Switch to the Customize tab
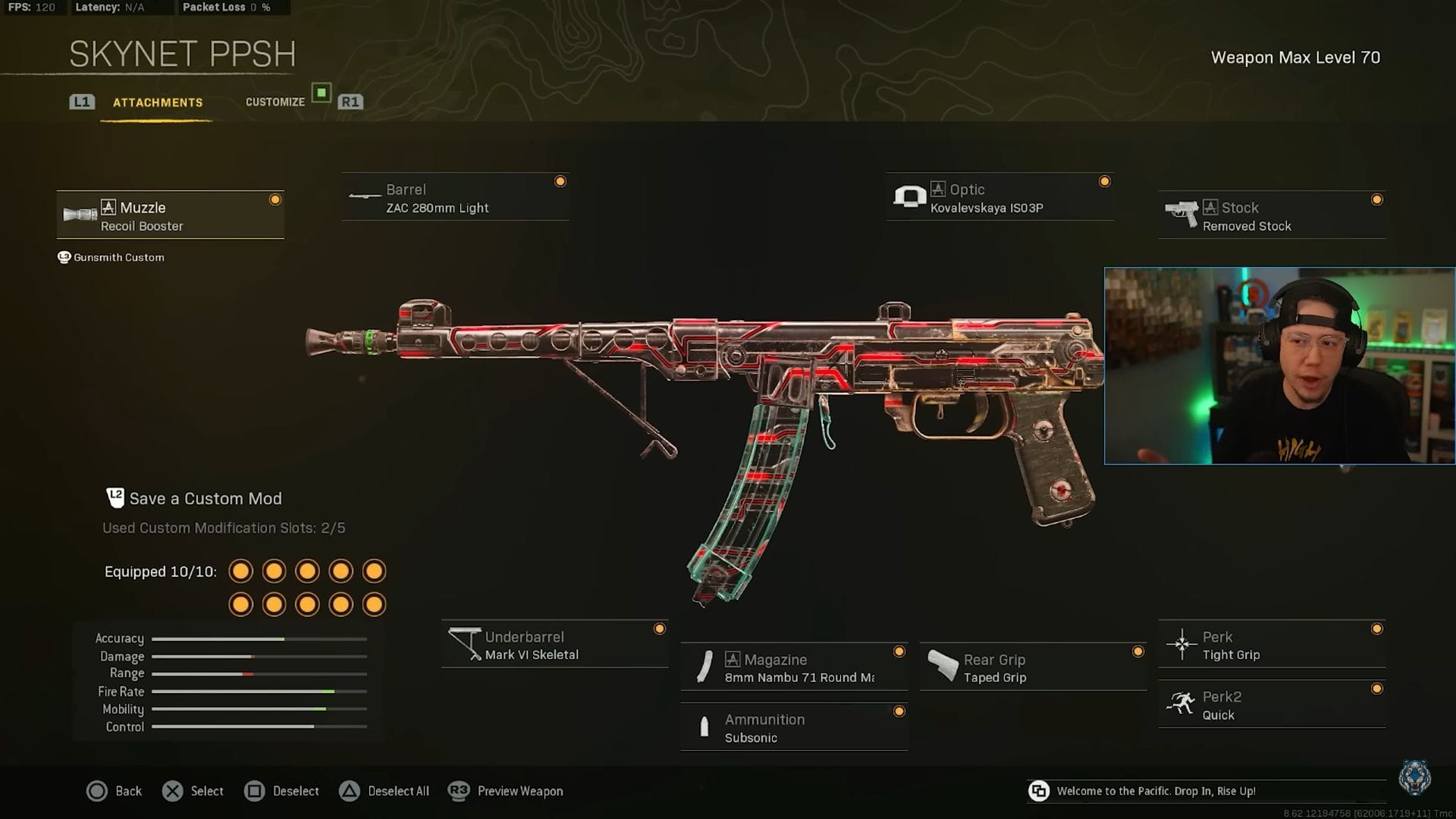The image size is (1456, 819). [x=275, y=101]
